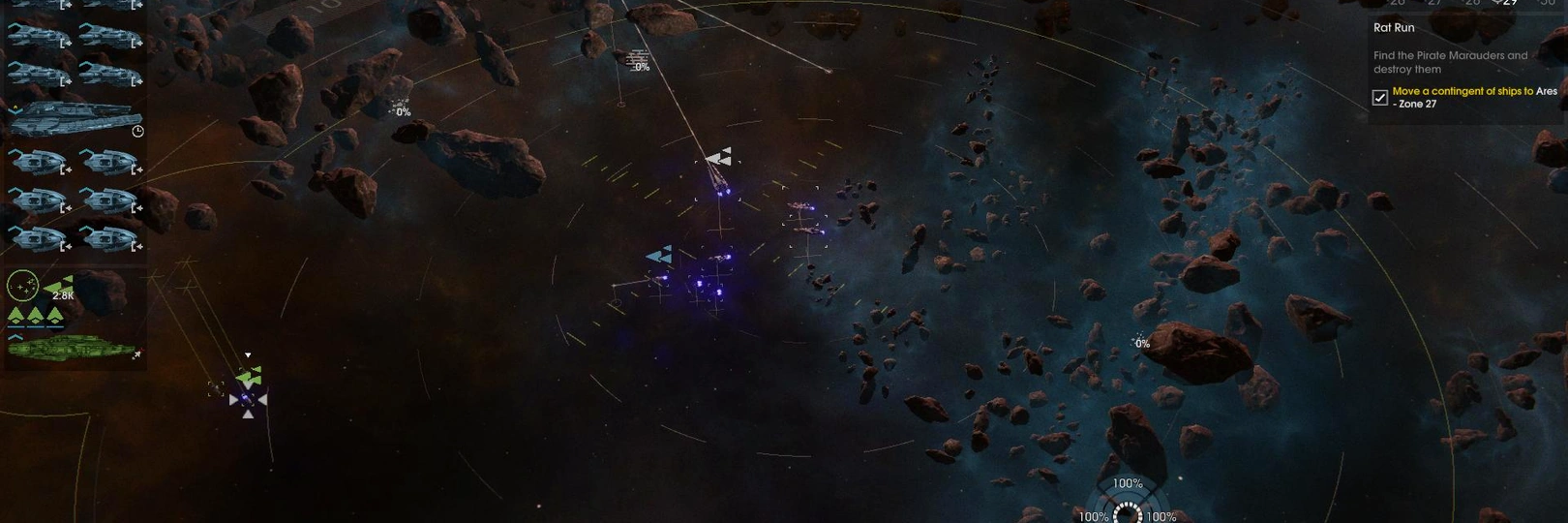Select the blue triple-arrow fleet marker
1568x523 pixels.
tap(659, 256)
